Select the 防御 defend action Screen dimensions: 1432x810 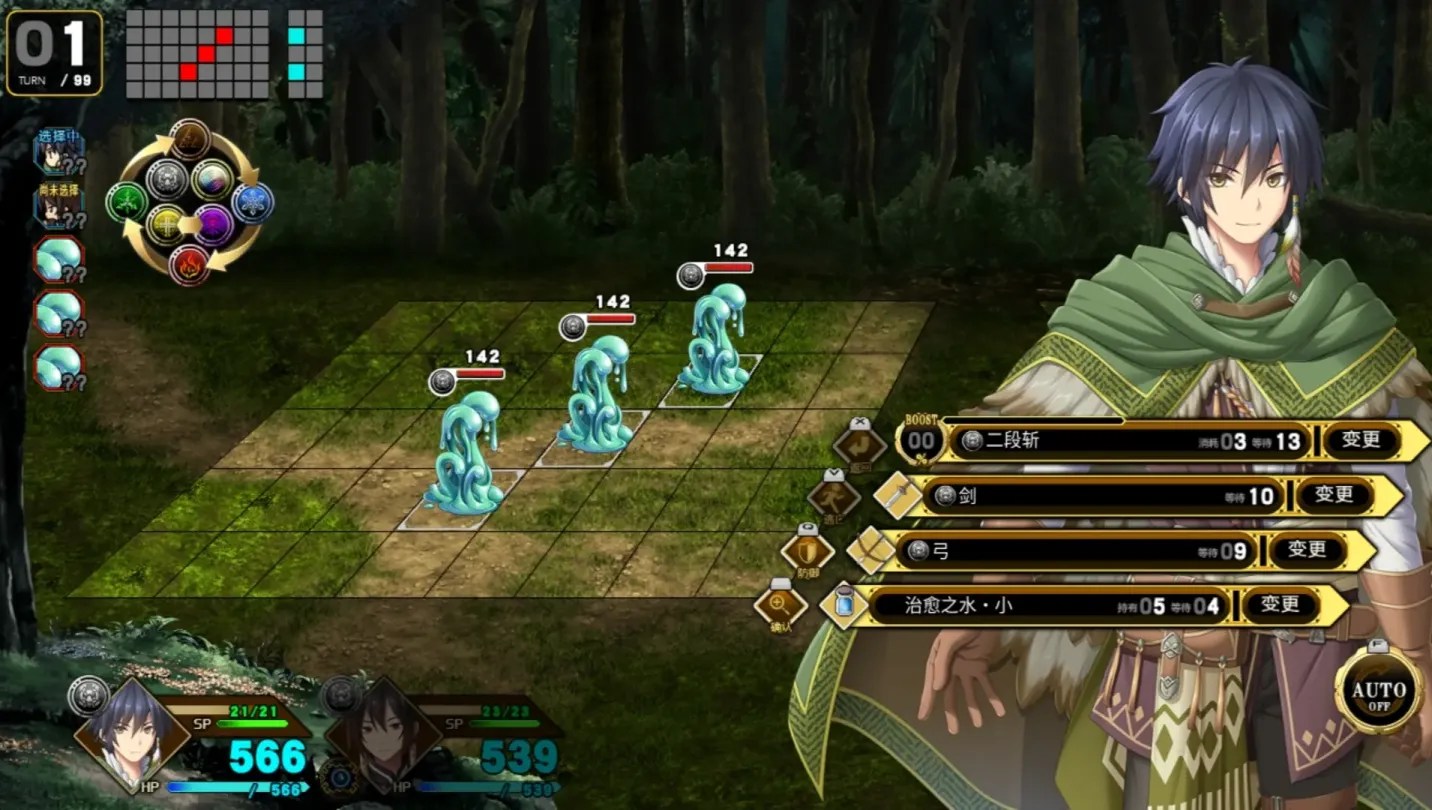click(806, 553)
